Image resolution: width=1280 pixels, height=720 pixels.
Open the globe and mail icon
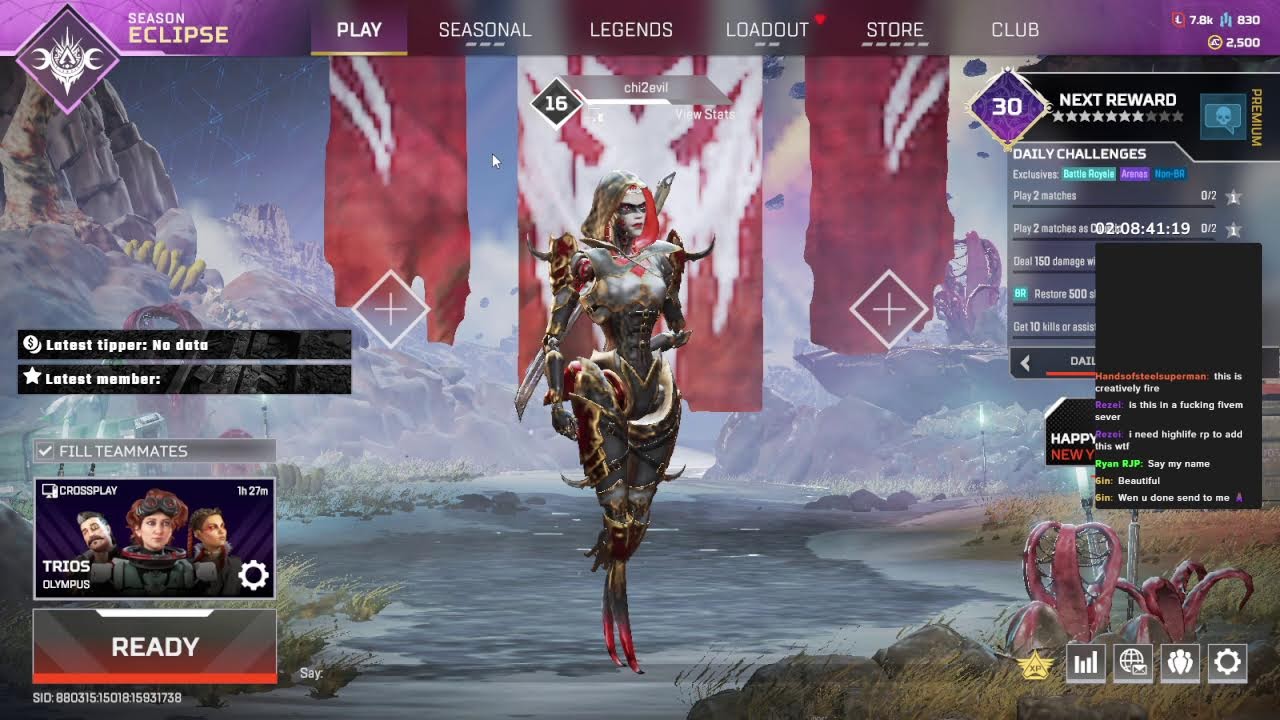pos(1133,662)
